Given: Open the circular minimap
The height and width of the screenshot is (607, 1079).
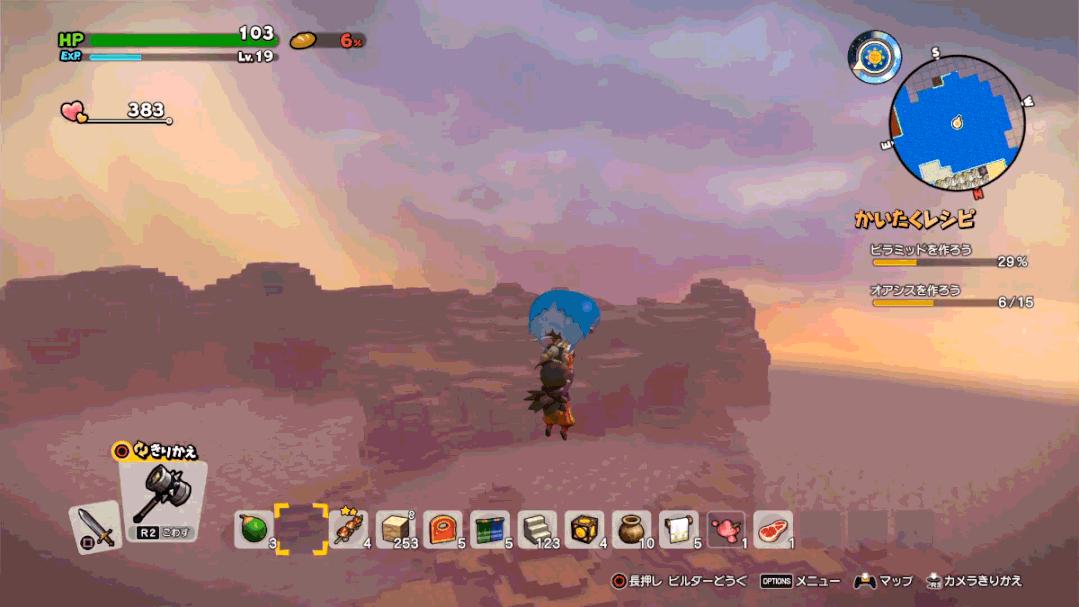Looking at the screenshot, I should click(x=957, y=122).
